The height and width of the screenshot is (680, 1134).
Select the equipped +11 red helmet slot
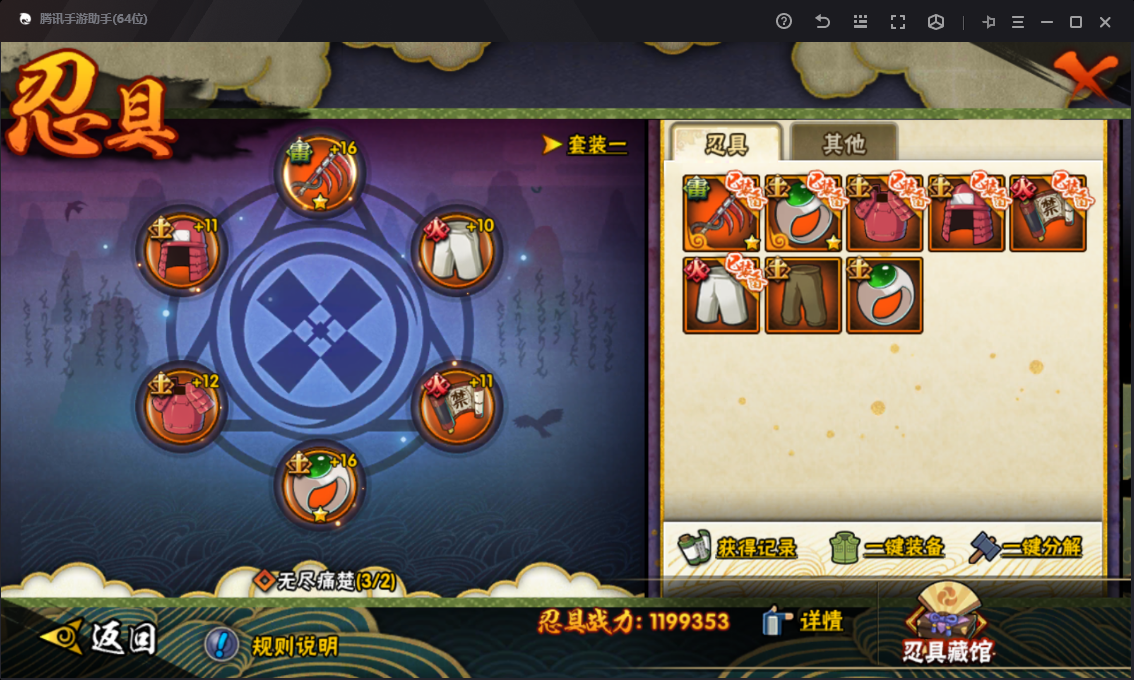(181, 251)
